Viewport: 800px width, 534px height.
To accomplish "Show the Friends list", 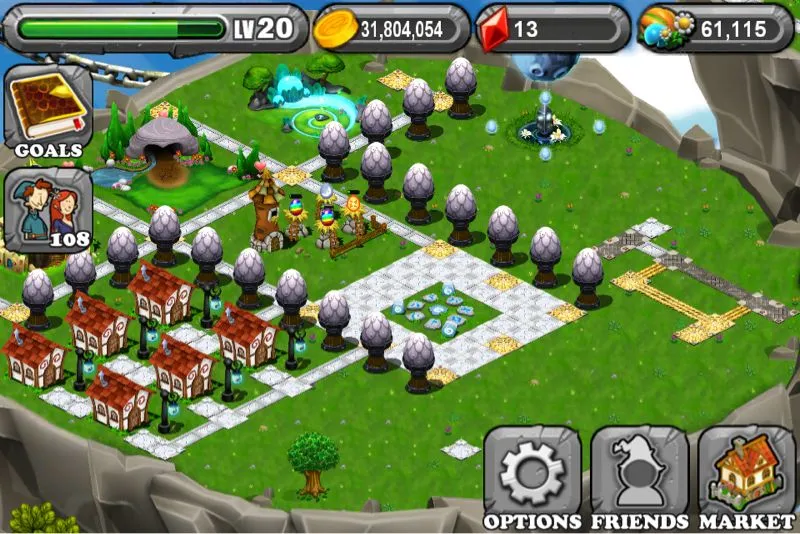I will tap(639, 474).
